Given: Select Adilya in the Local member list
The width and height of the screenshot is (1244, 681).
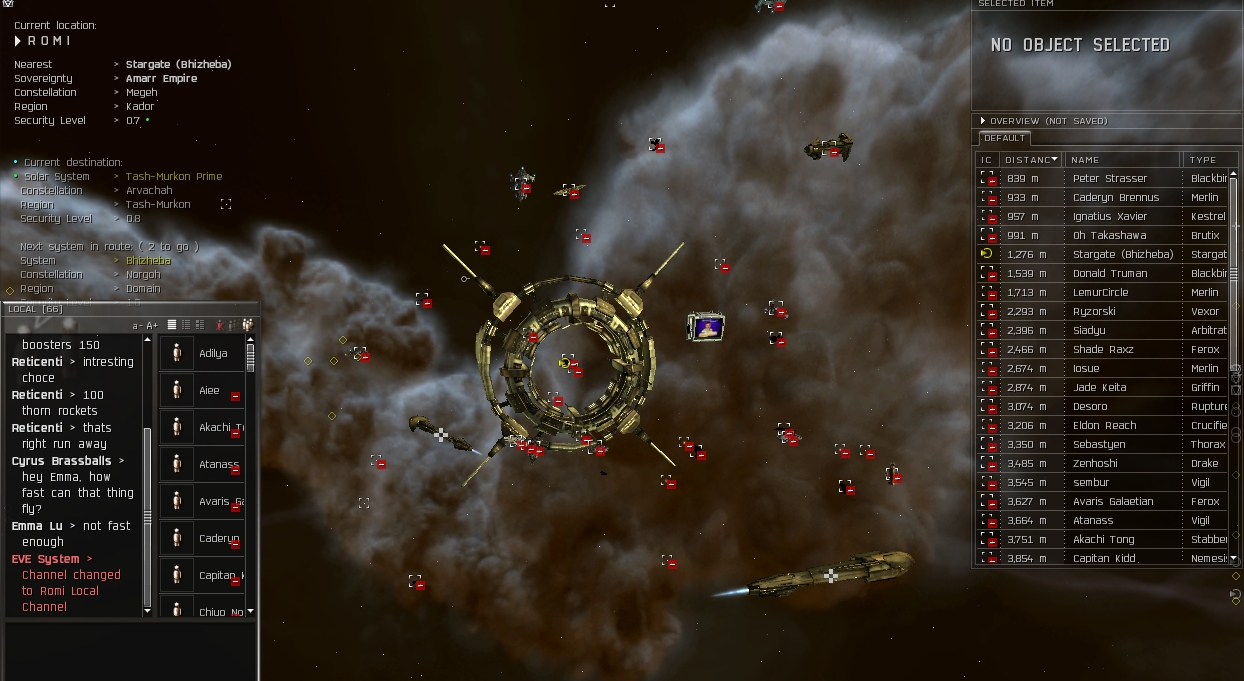Looking at the screenshot, I should 212,353.
